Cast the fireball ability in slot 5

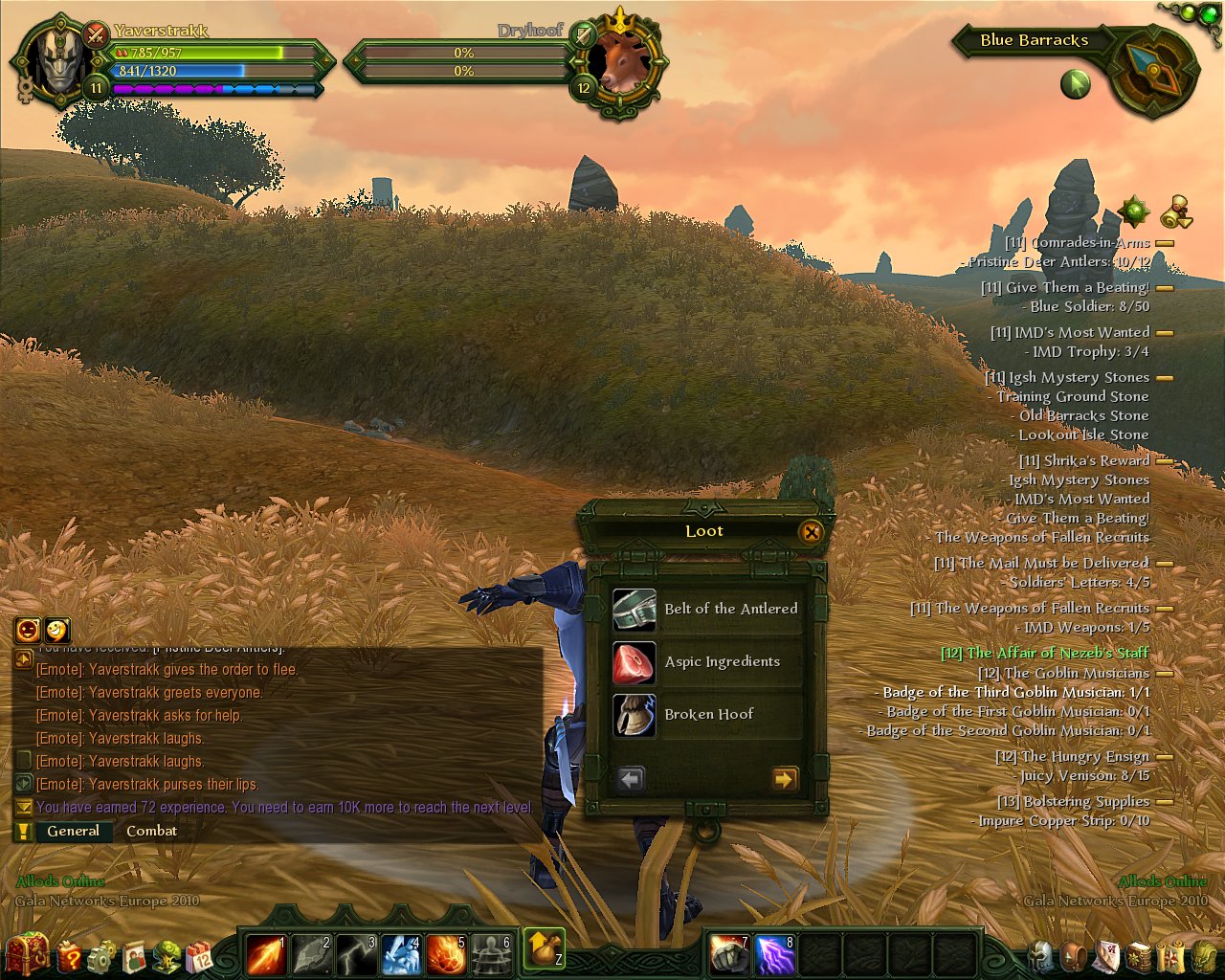point(446,954)
